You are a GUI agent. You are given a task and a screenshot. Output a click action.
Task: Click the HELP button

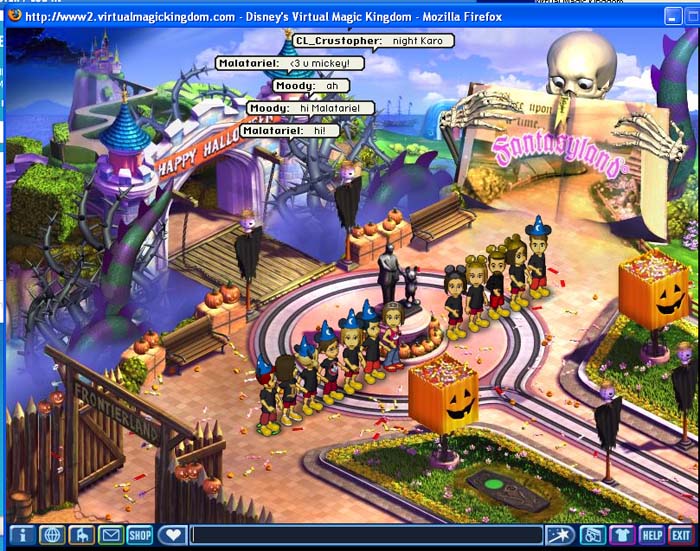point(652,535)
